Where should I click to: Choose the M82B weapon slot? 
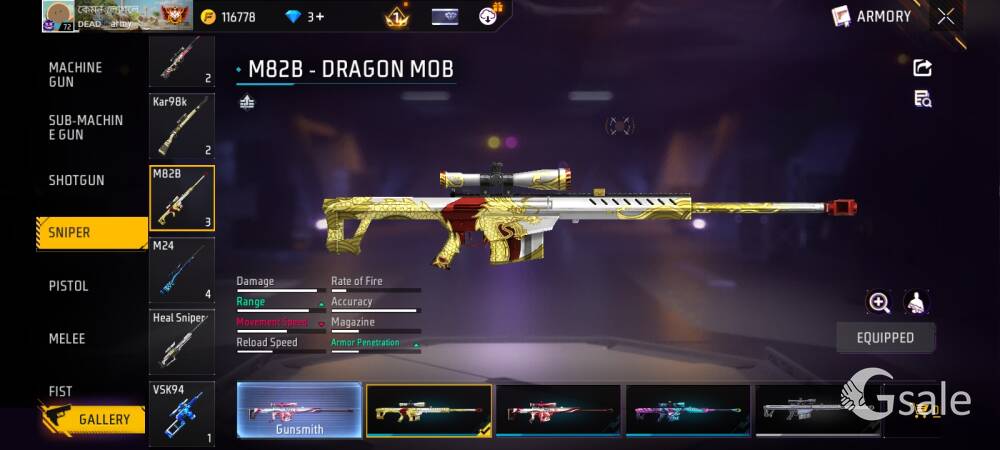181,198
